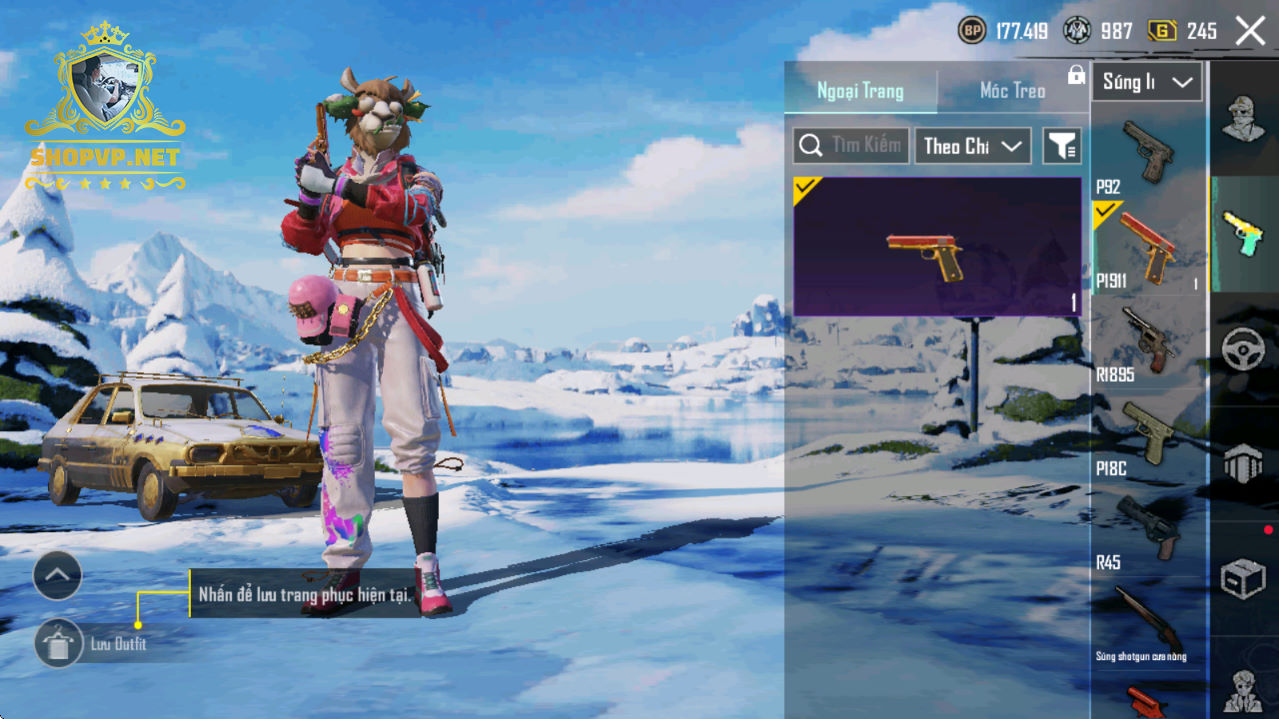Choose the sawed-off shotgun entry
The height and width of the screenshot is (719, 1279).
1147,625
